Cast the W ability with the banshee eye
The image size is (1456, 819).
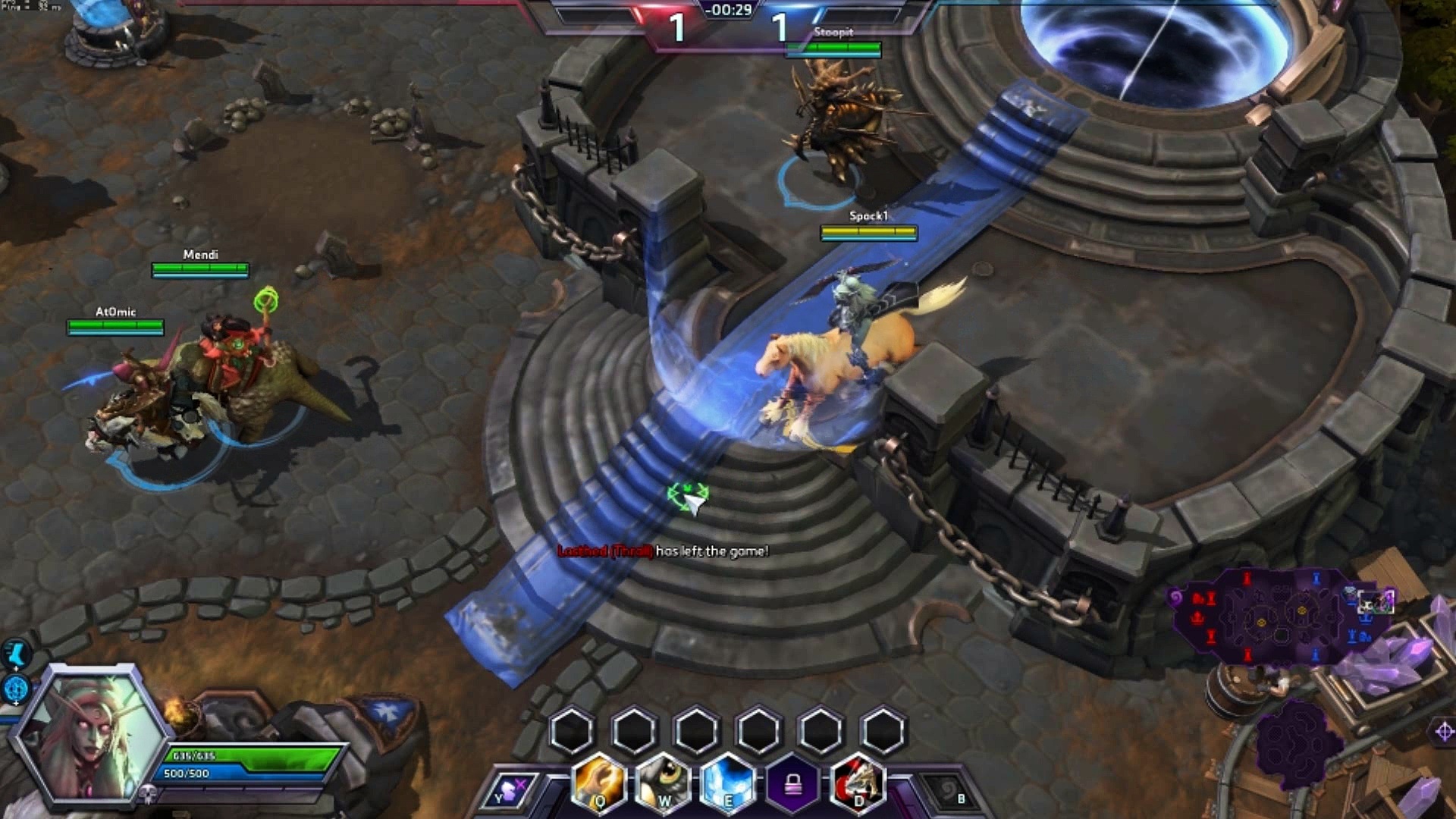[x=664, y=785]
